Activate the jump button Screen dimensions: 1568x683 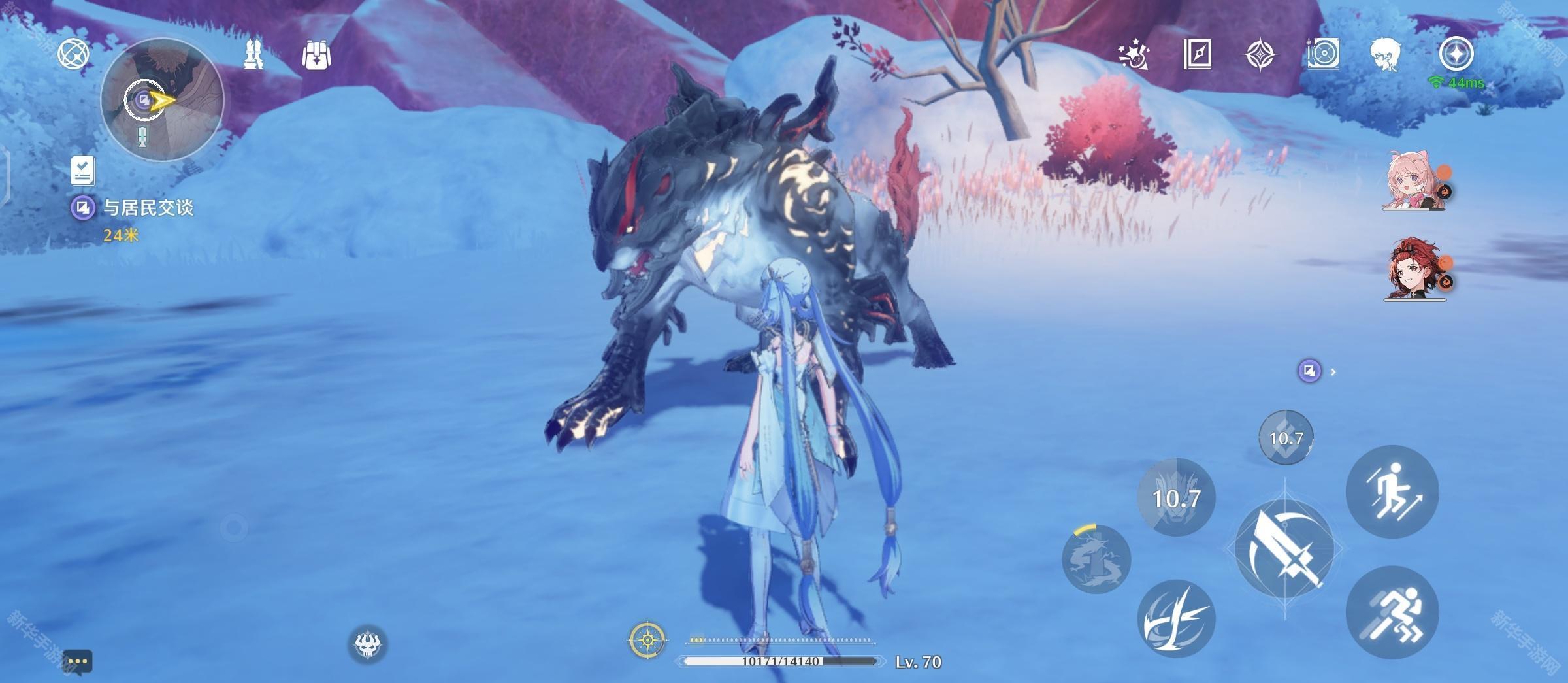1392,491
